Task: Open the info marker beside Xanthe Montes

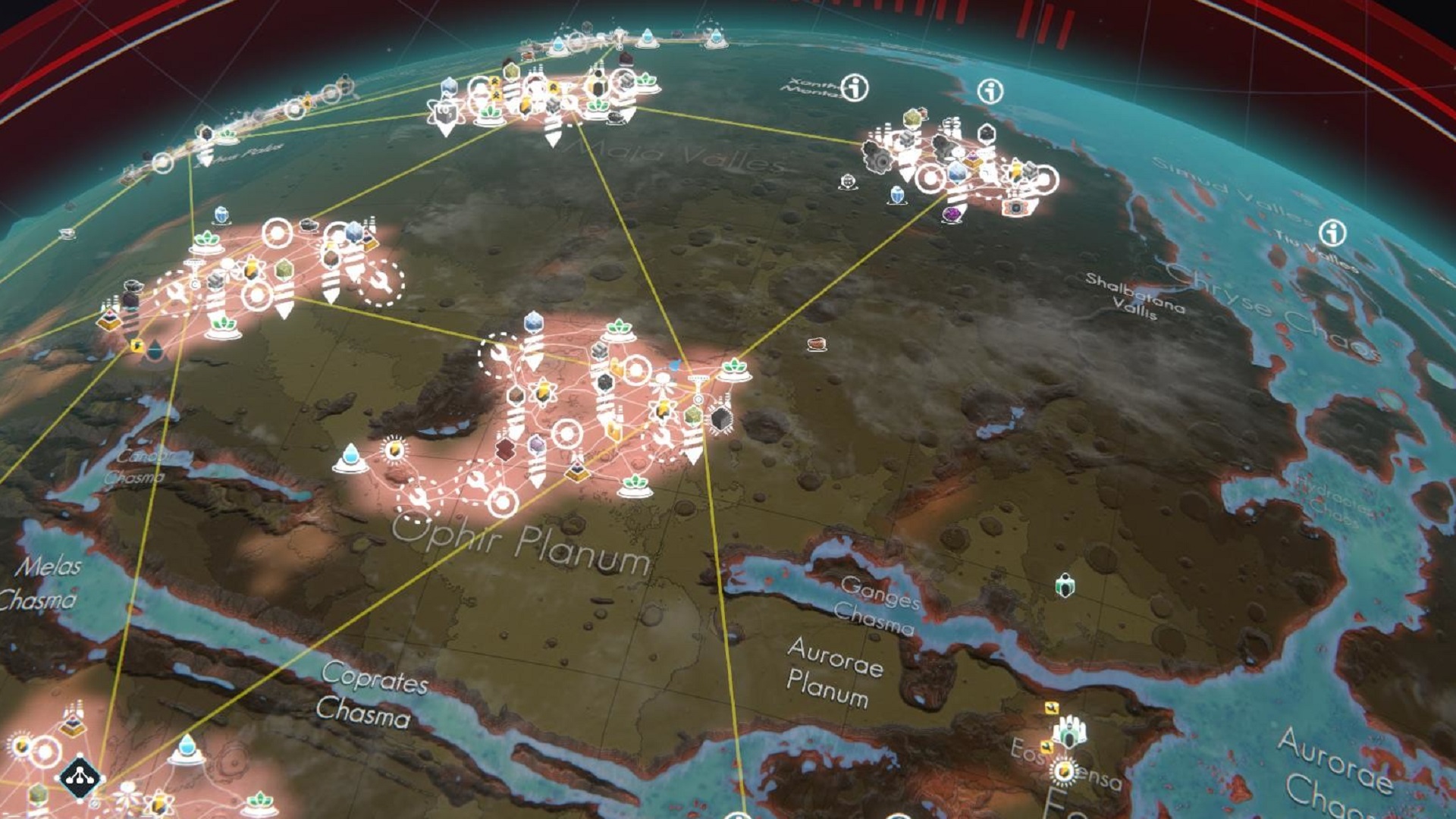Action: 855,88
